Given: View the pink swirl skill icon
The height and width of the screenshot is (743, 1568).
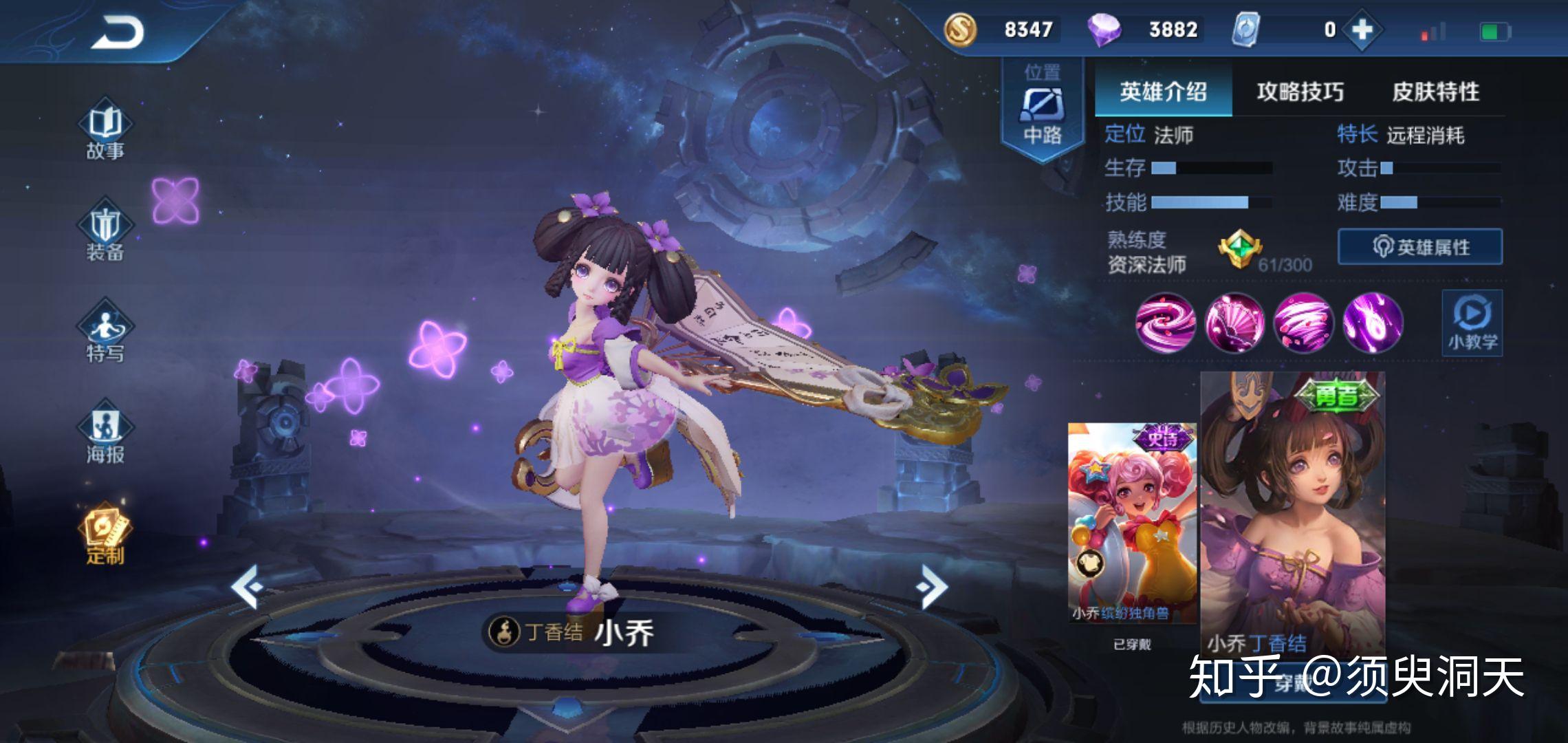Looking at the screenshot, I should point(1165,323).
